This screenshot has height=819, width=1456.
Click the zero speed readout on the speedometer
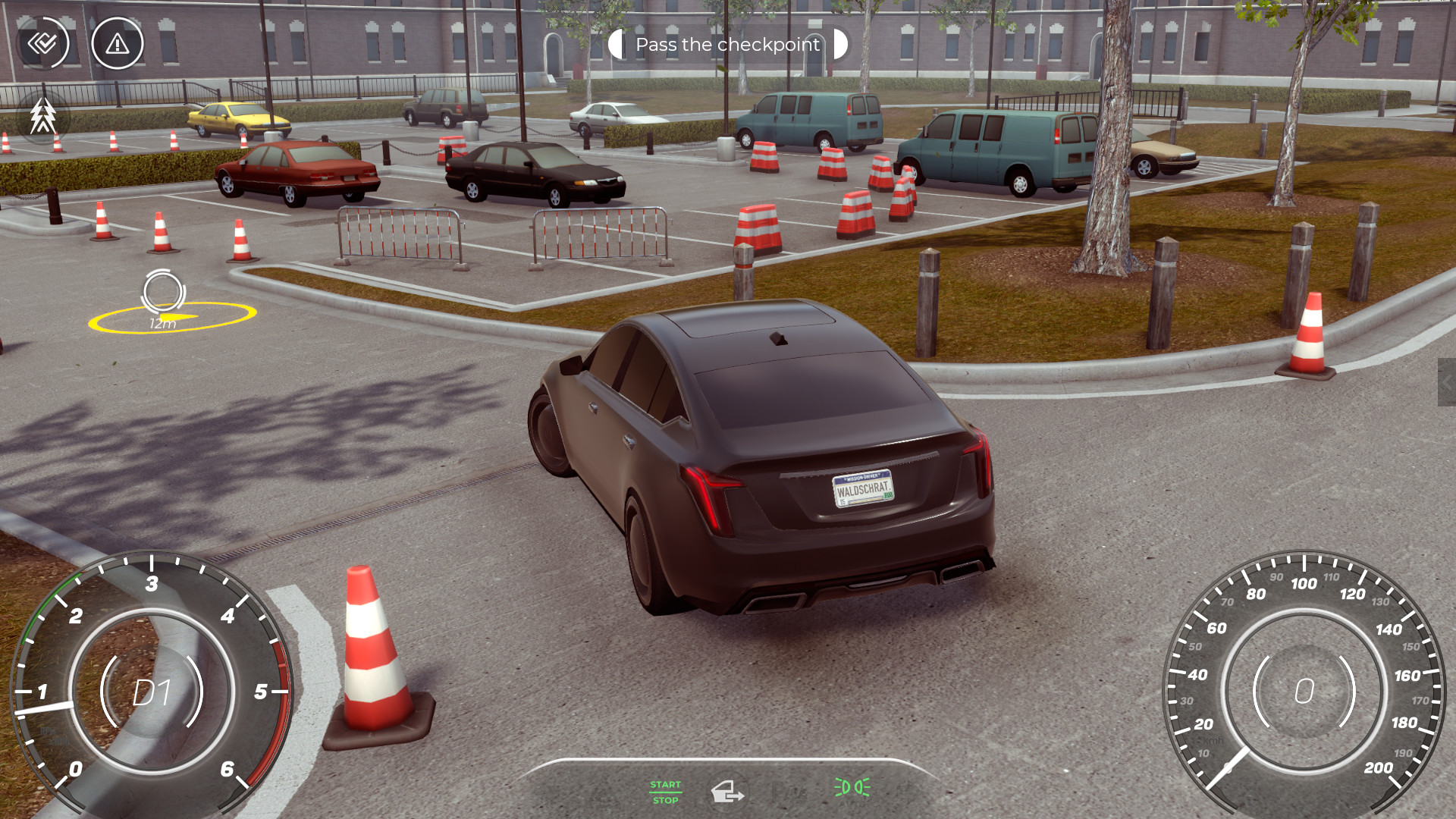click(x=1305, y=692)
